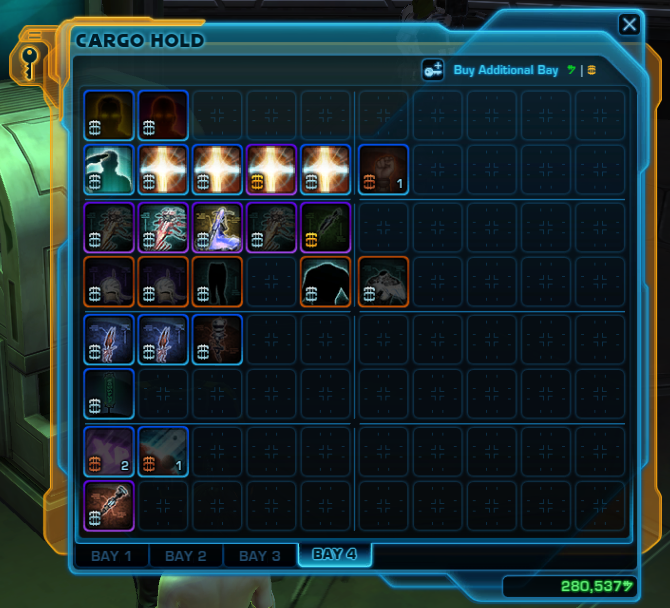This screenshot has height=608, width=670.
Task: Choose the syringe item with purple border
Action: click(109, 505)
